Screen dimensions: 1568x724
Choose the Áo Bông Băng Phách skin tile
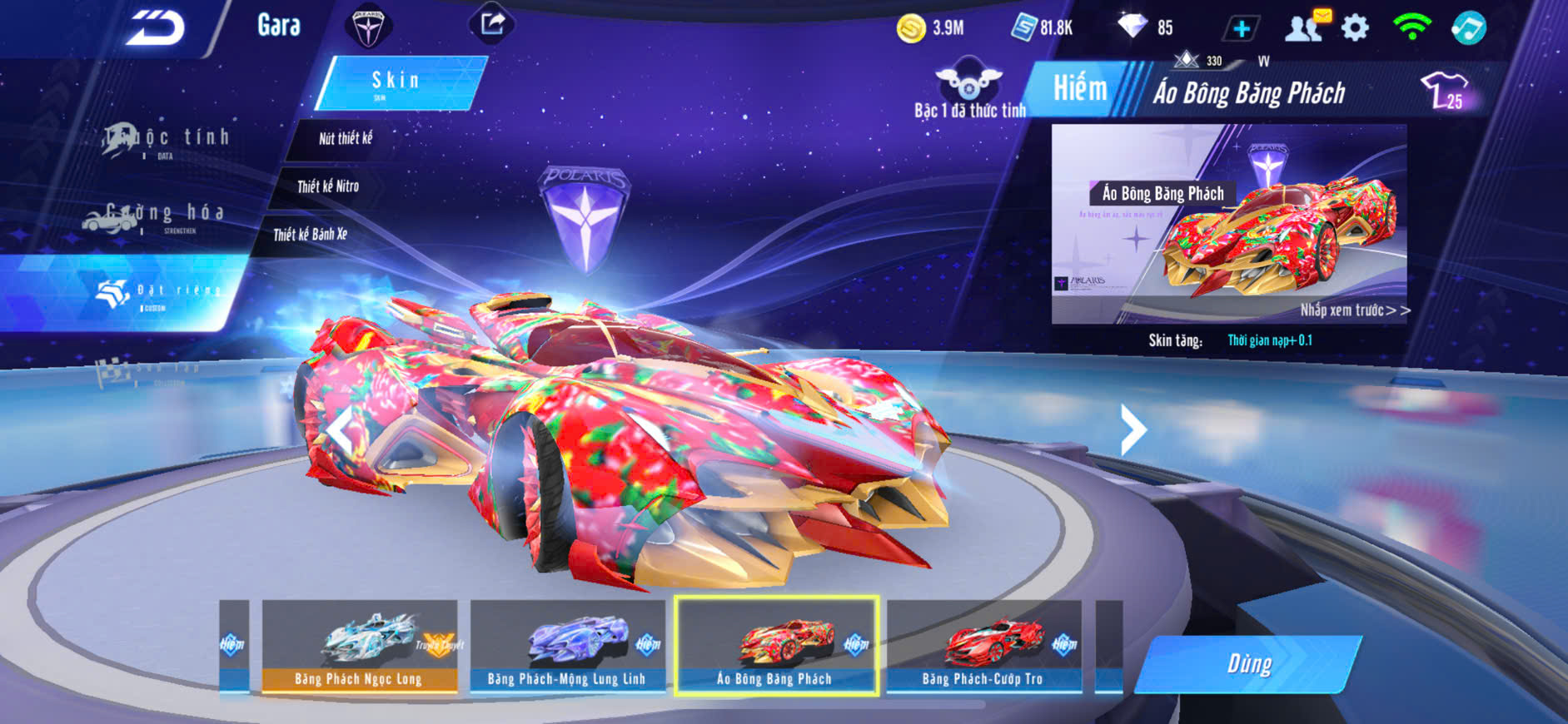(776, 646)
